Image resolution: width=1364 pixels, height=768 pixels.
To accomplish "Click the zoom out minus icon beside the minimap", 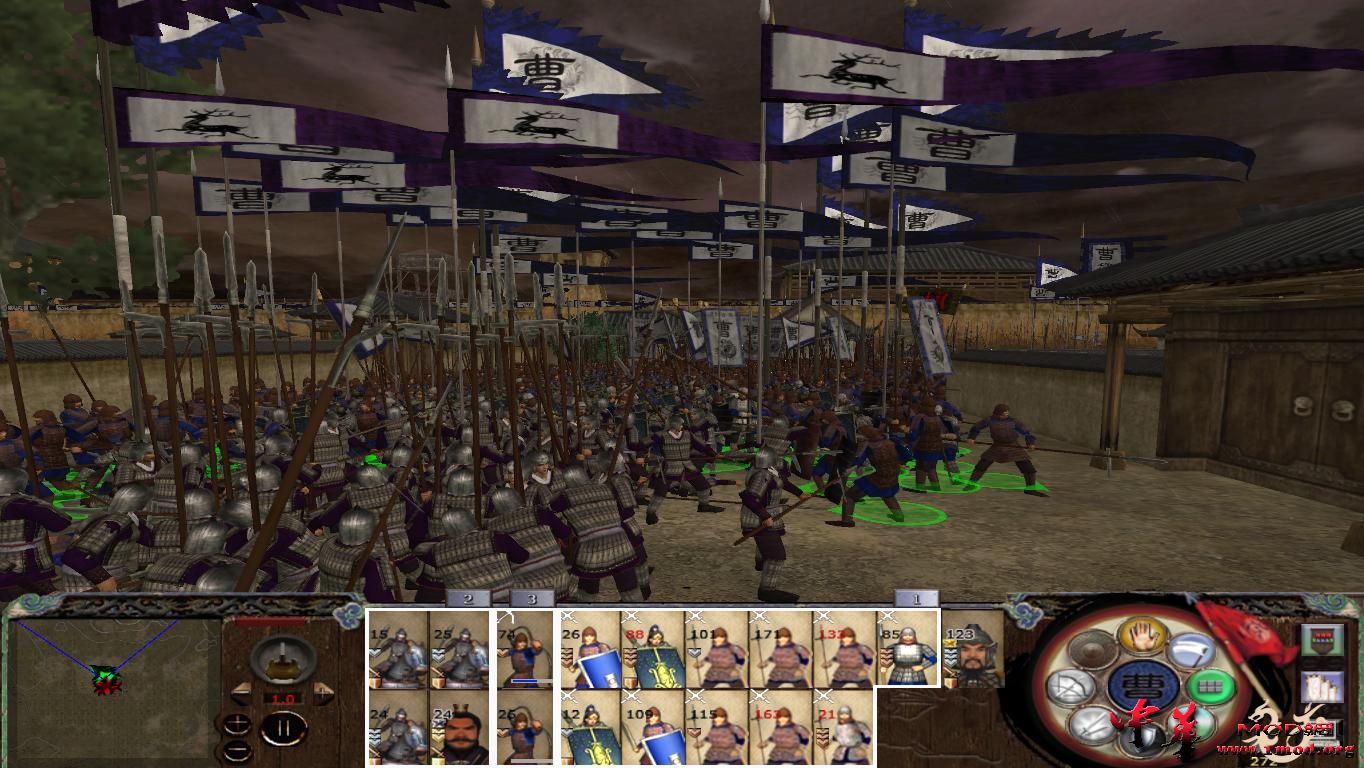I will point(238,750).
